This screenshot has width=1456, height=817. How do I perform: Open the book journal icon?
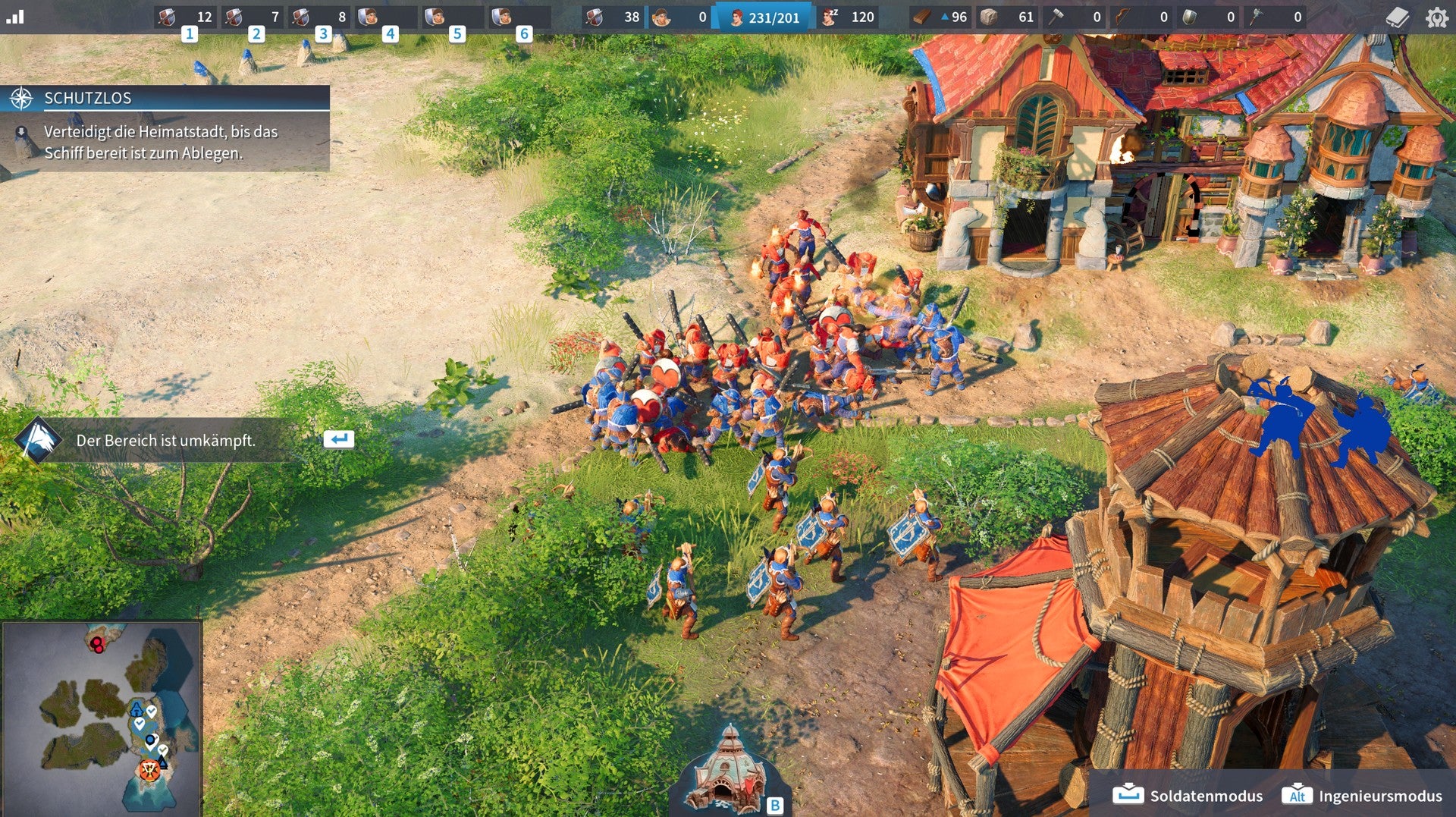coord(1397,17)
